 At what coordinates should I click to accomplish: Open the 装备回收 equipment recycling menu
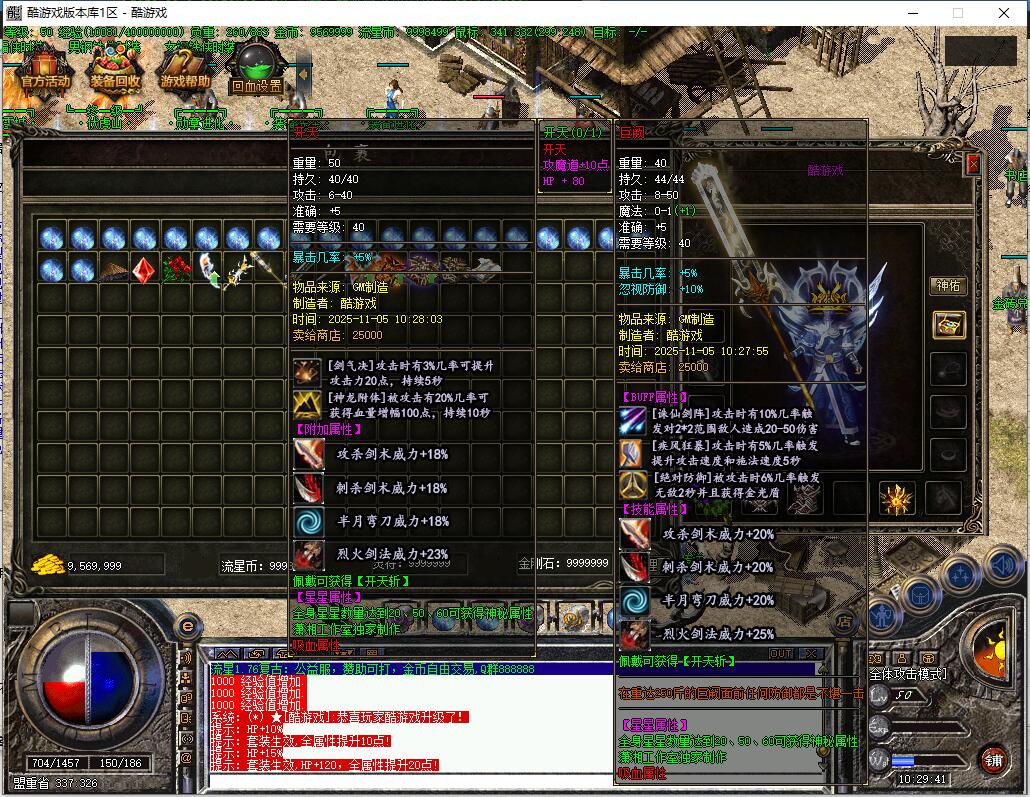click(x=115, y=68)
